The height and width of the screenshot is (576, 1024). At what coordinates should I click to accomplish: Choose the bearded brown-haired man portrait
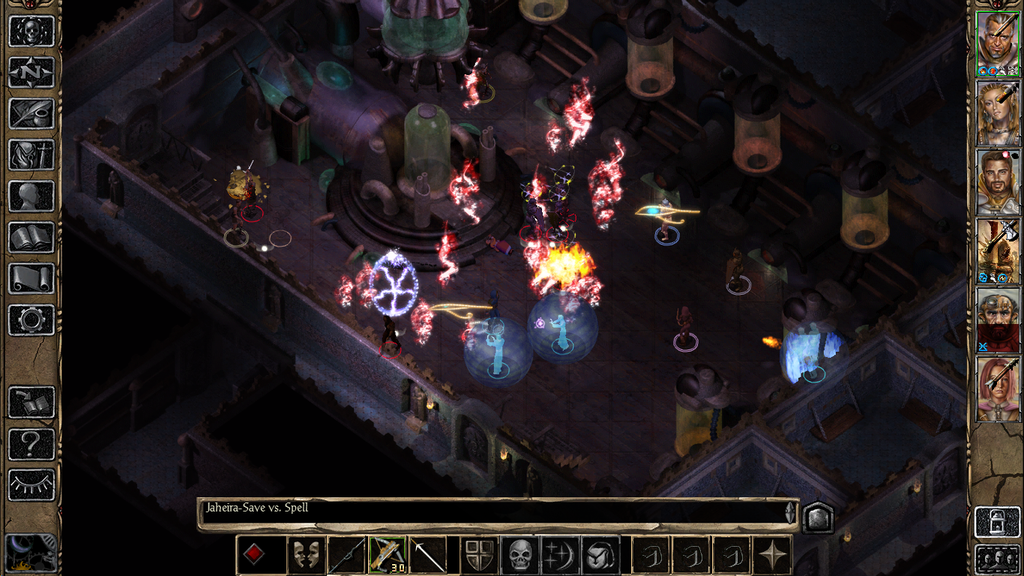(997, 182)
